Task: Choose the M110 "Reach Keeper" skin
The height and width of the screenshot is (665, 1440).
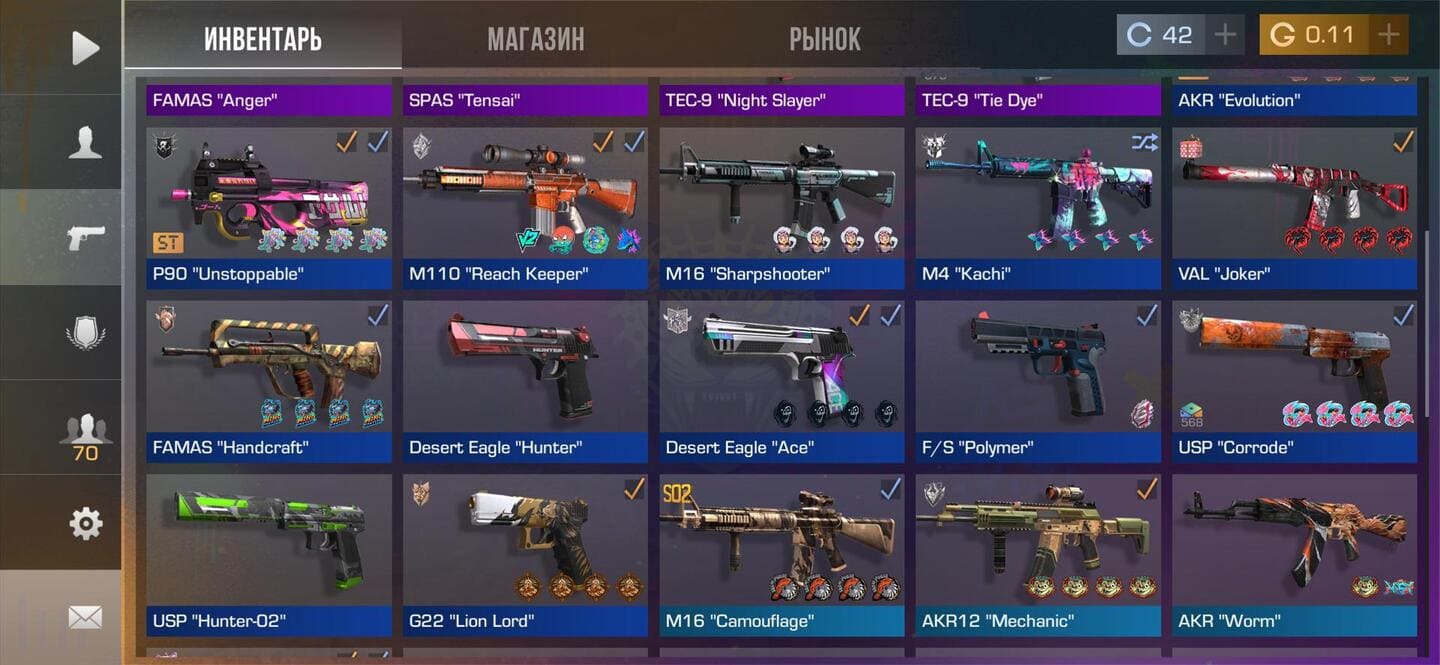Action: 525,207
